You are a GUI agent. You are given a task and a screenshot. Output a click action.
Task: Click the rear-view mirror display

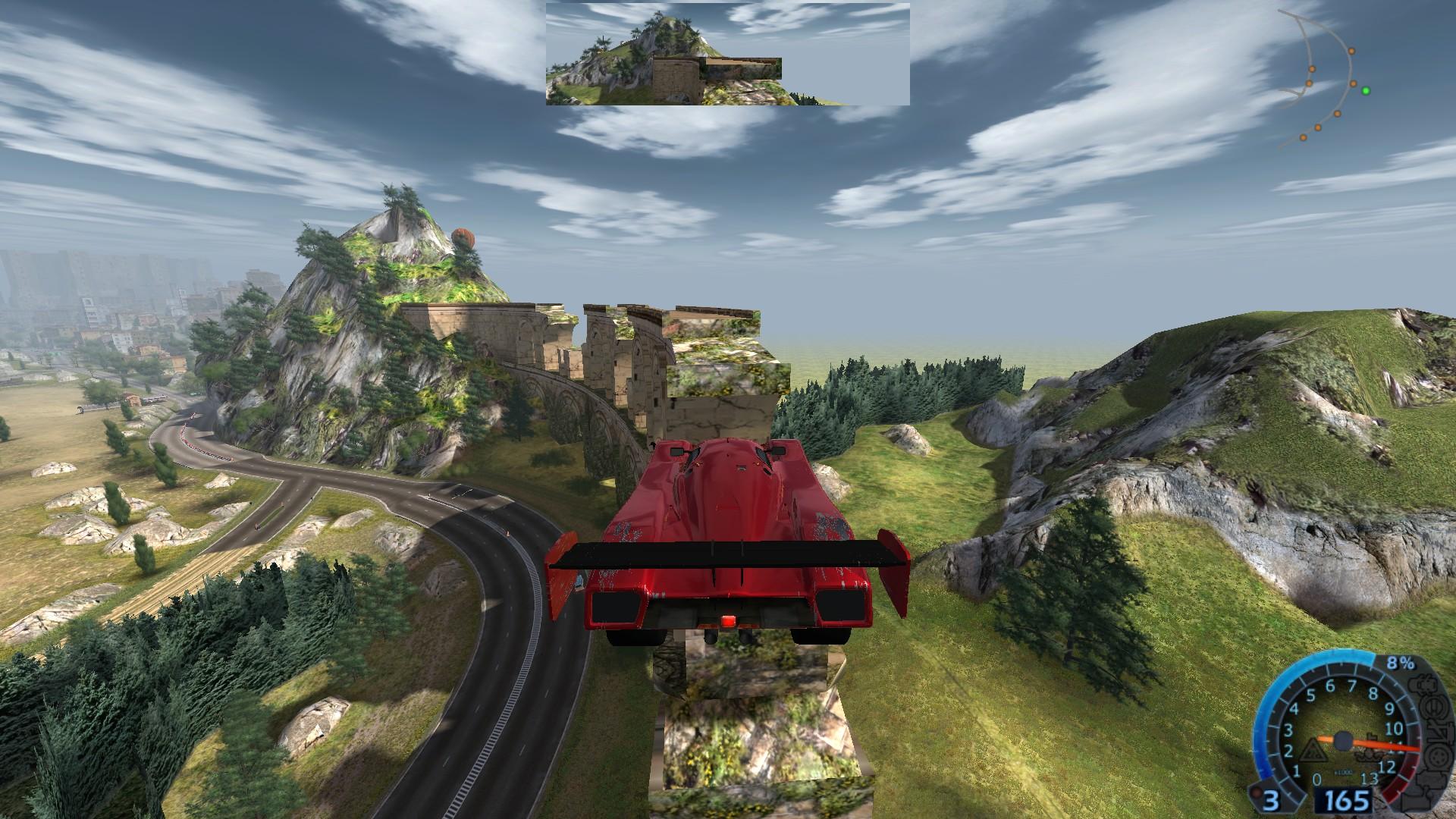point(727,54)
